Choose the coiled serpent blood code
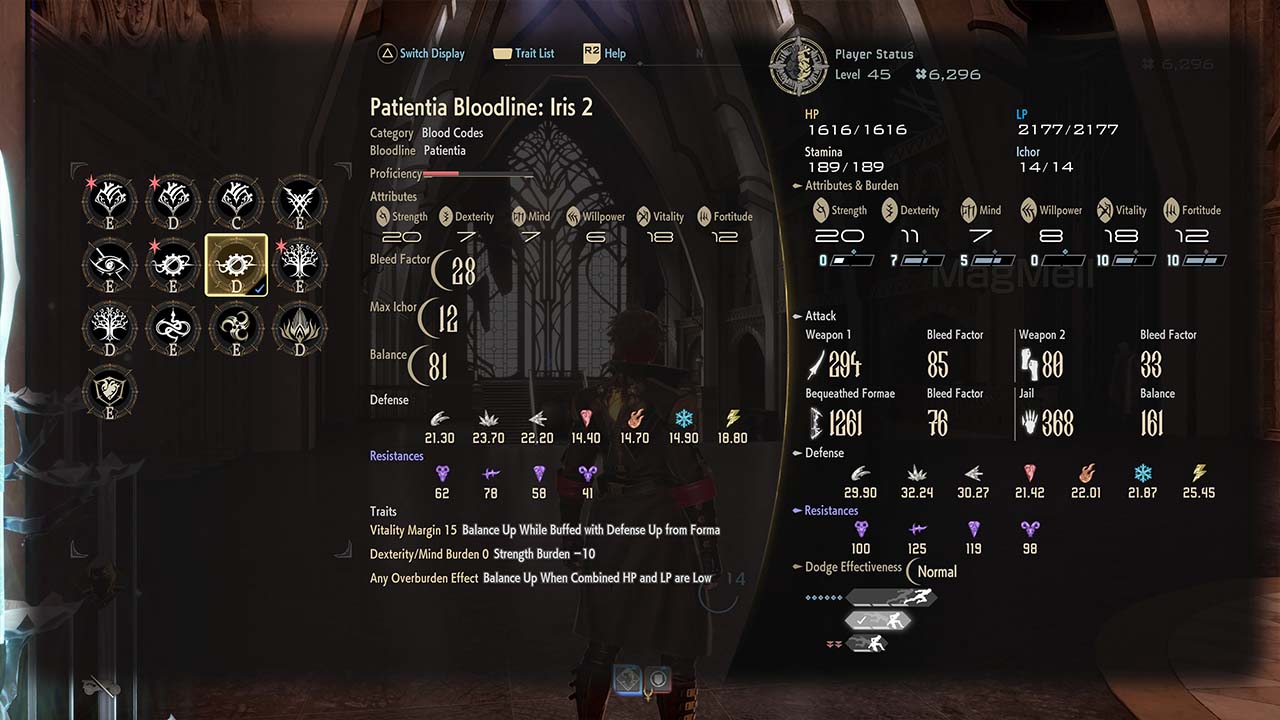The image size is (1280, 720). point(173,328)
